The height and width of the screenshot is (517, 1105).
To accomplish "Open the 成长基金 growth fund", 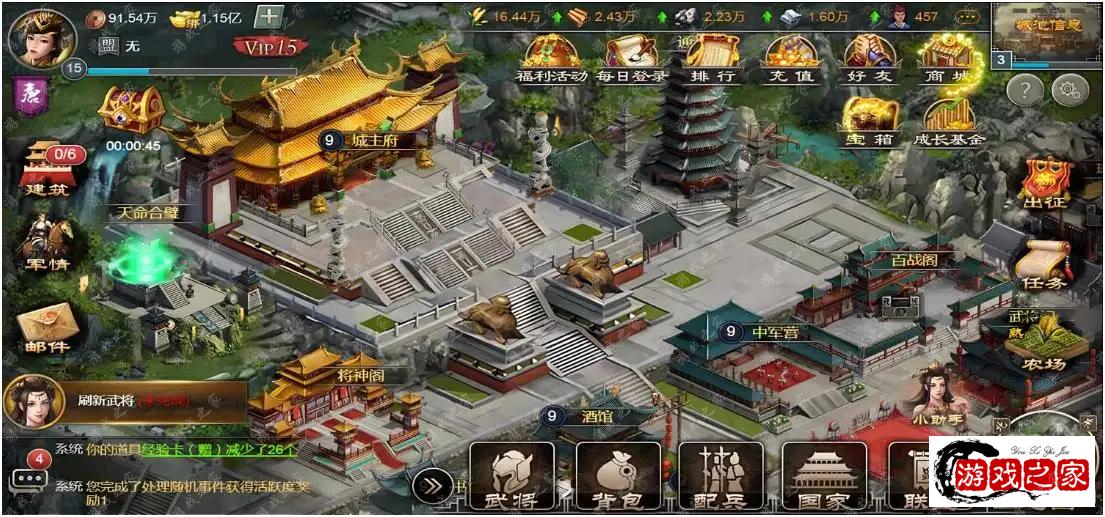I will tap(948, 121).
